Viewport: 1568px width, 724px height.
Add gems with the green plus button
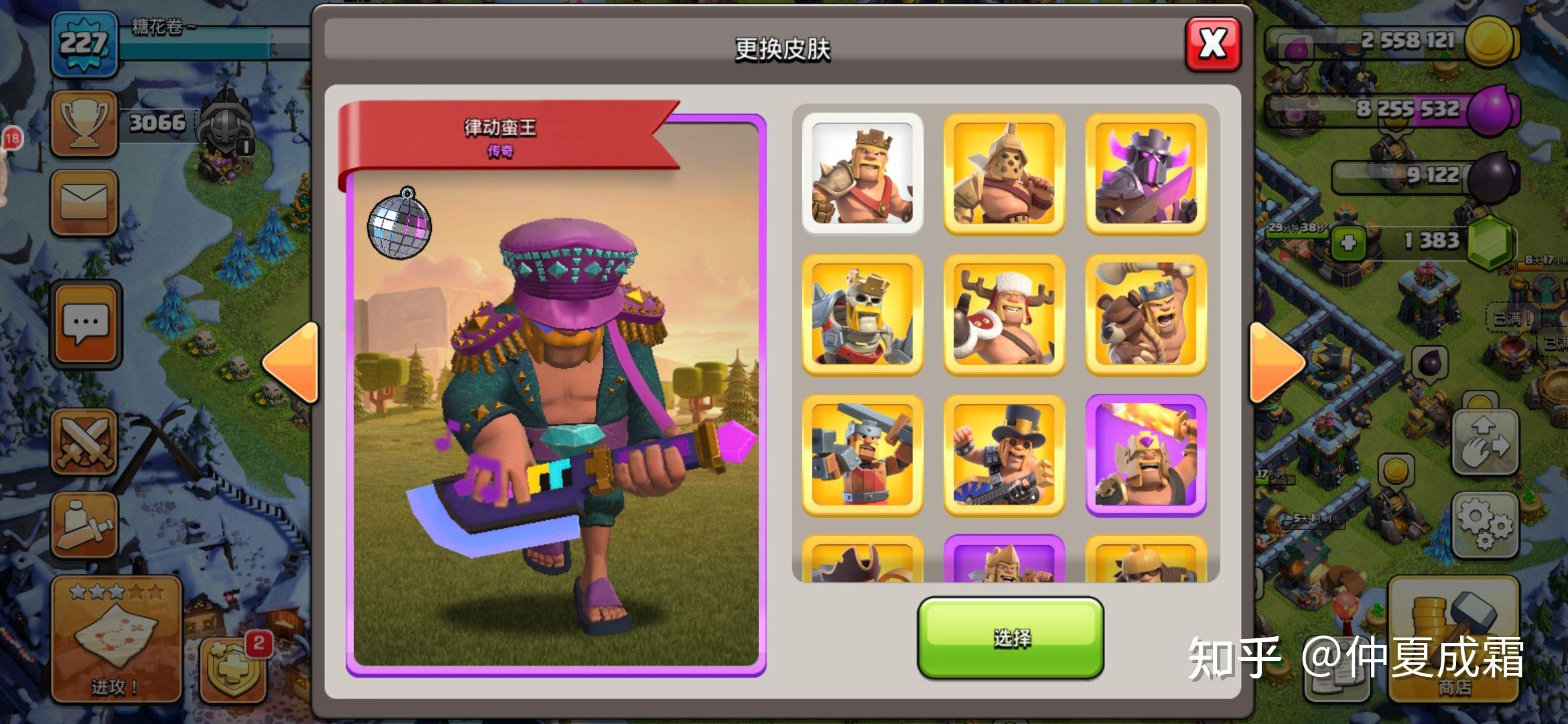tap(1348, 242)
